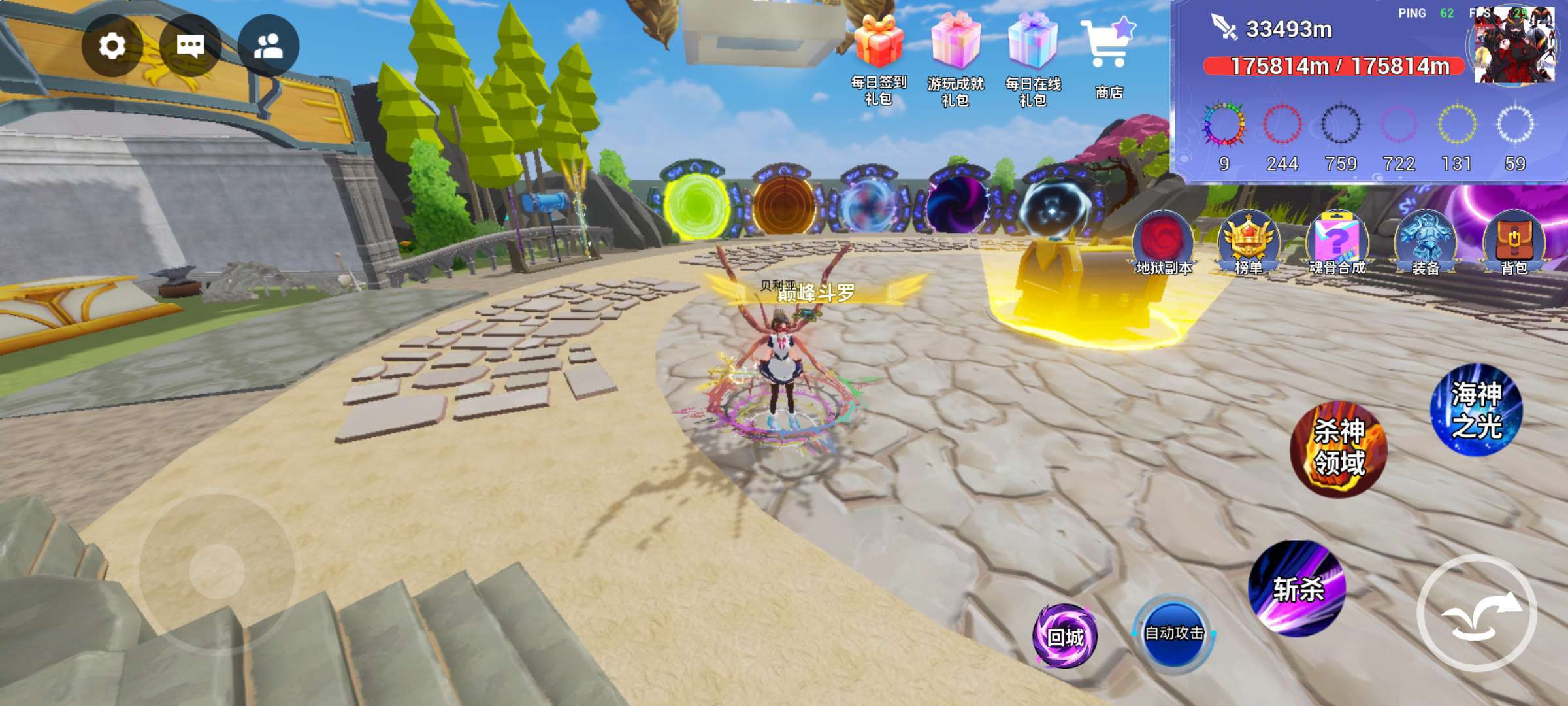1568x706 pixels.
Task: Toggle 自动攻击 auto attack
Action: [1174, 633]
